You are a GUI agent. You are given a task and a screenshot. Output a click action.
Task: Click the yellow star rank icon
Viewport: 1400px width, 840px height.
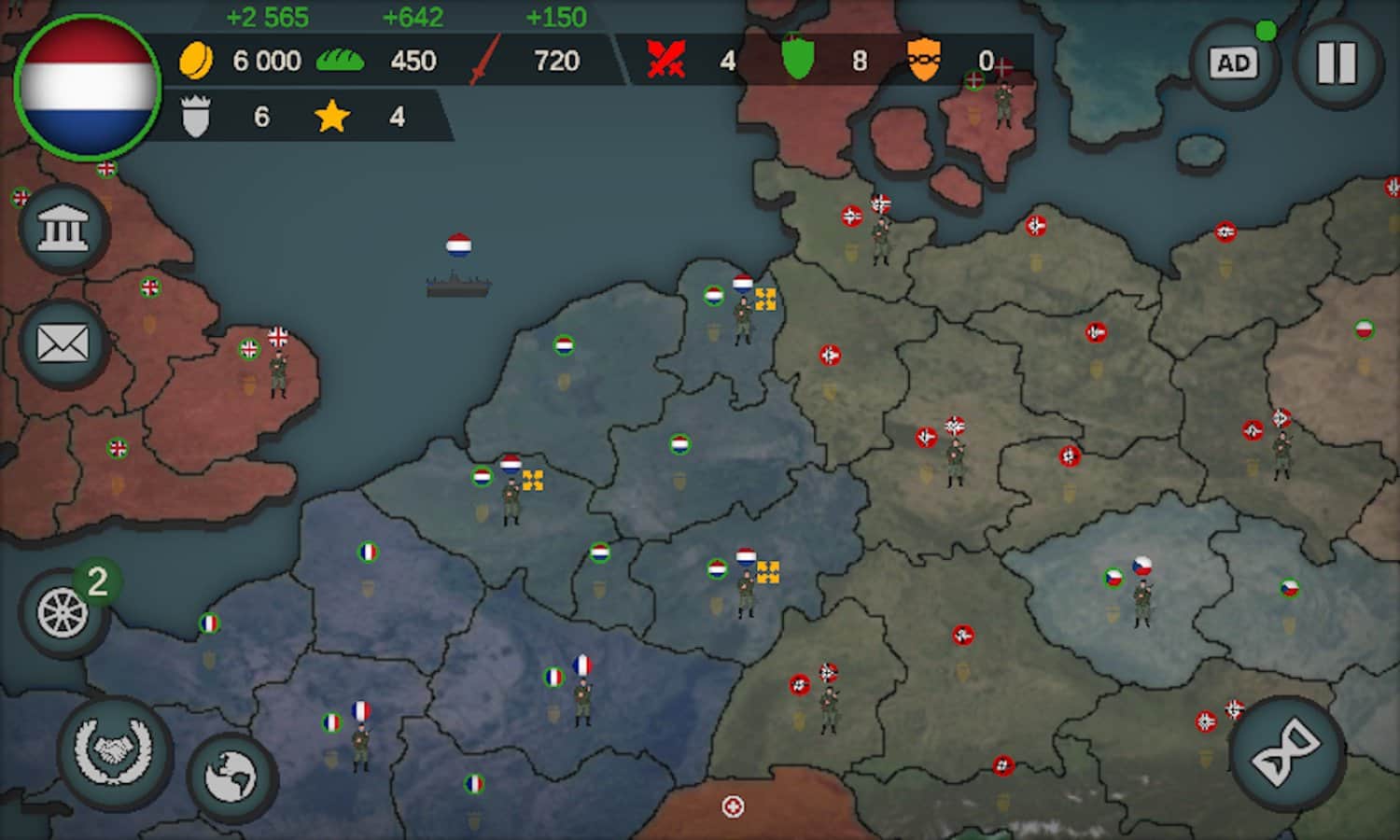click(x=333, y=116)
